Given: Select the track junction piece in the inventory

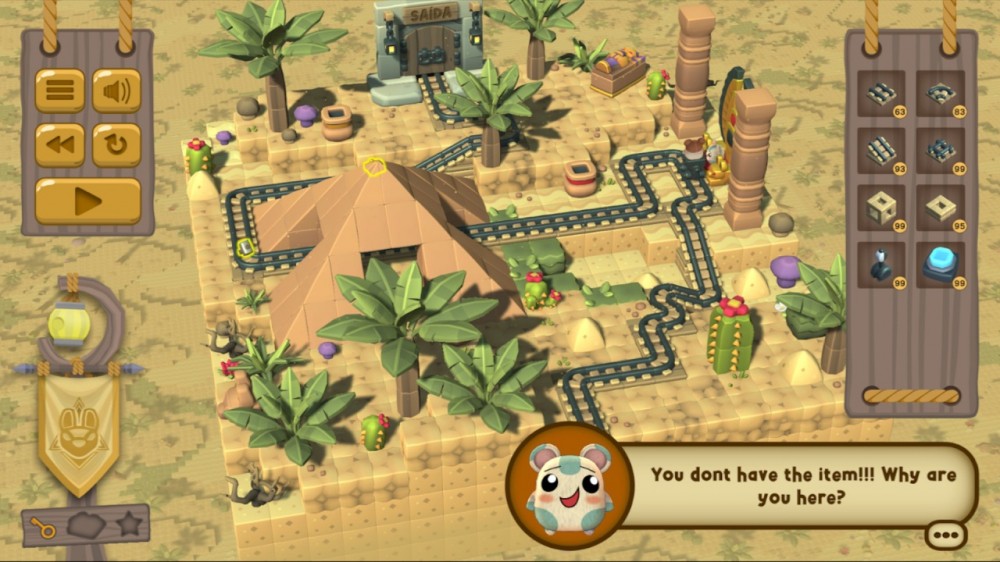Looking at the screenshot, I should pos(940,151).
